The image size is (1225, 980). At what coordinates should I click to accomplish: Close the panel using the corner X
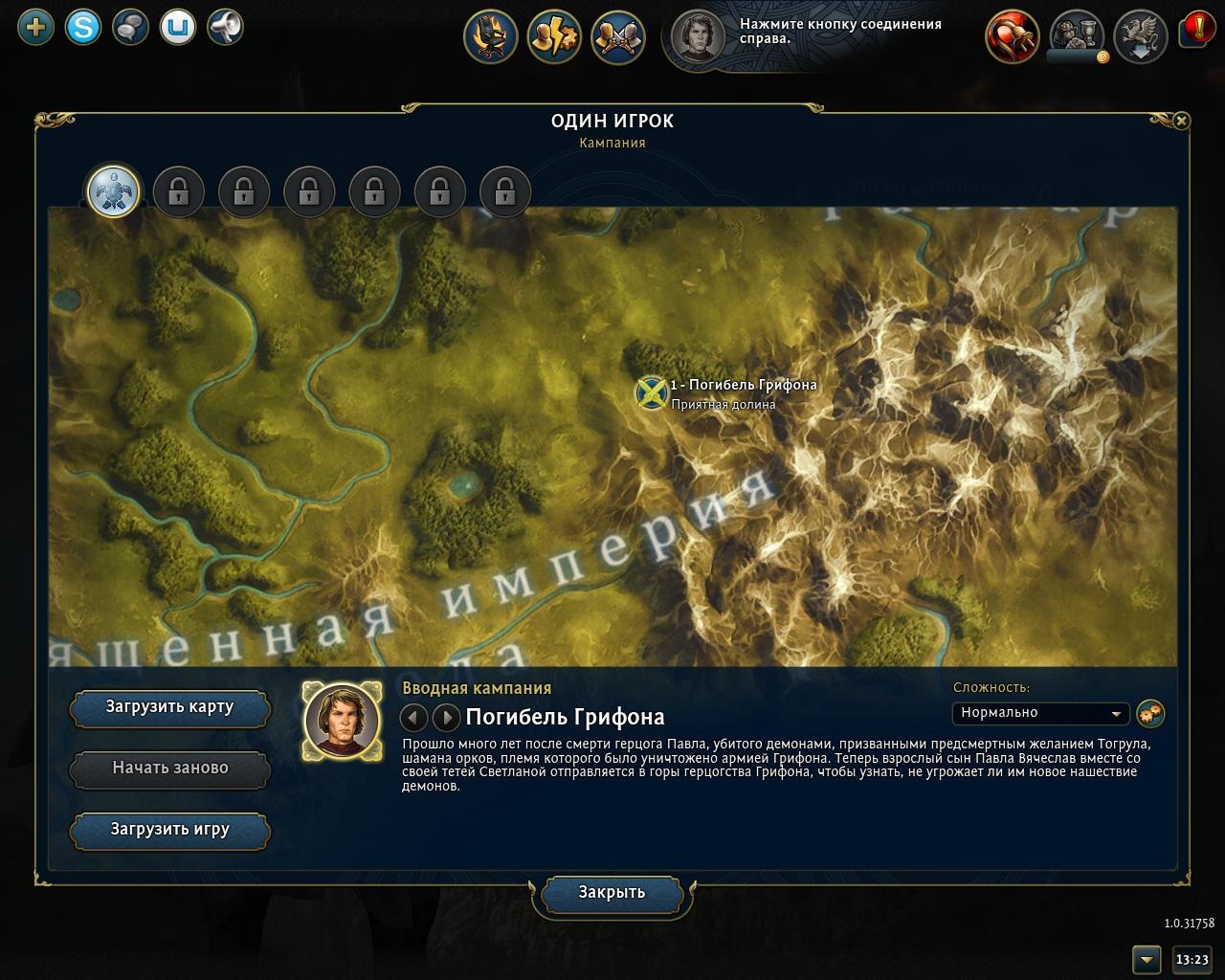(x=1181, y=121)
